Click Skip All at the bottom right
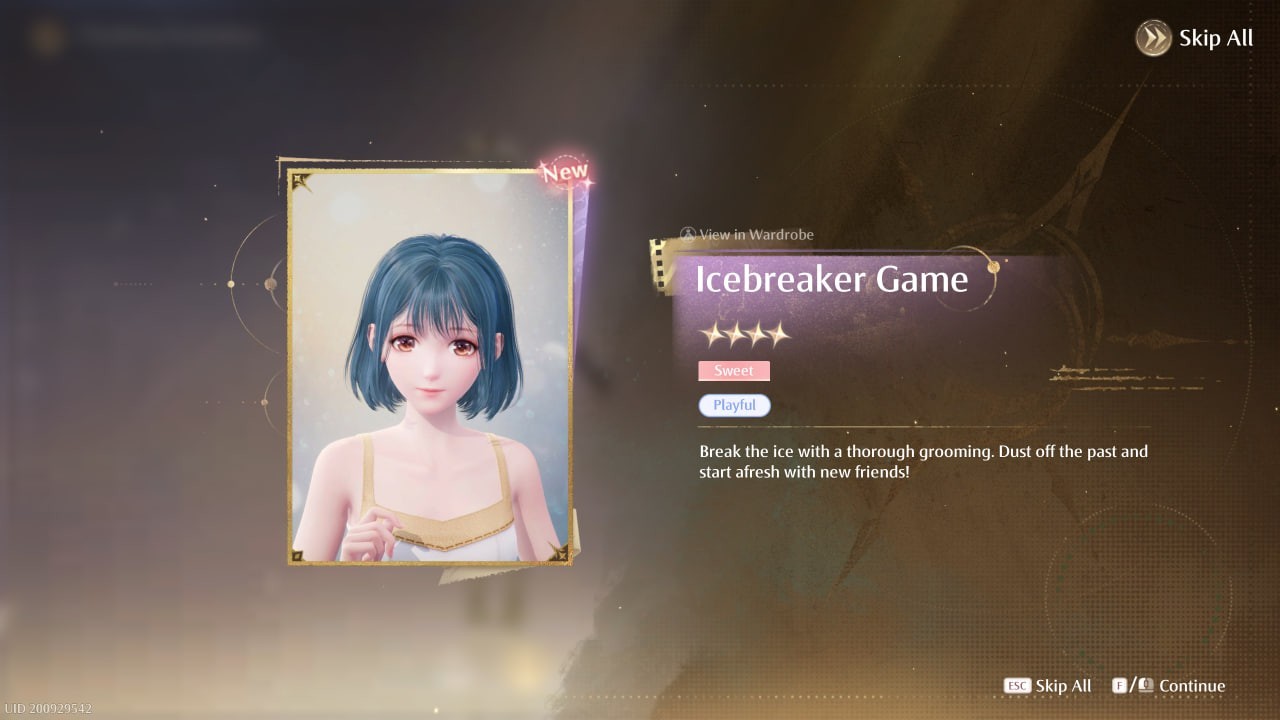The image size is (1280, 720). click(1062, 686)
